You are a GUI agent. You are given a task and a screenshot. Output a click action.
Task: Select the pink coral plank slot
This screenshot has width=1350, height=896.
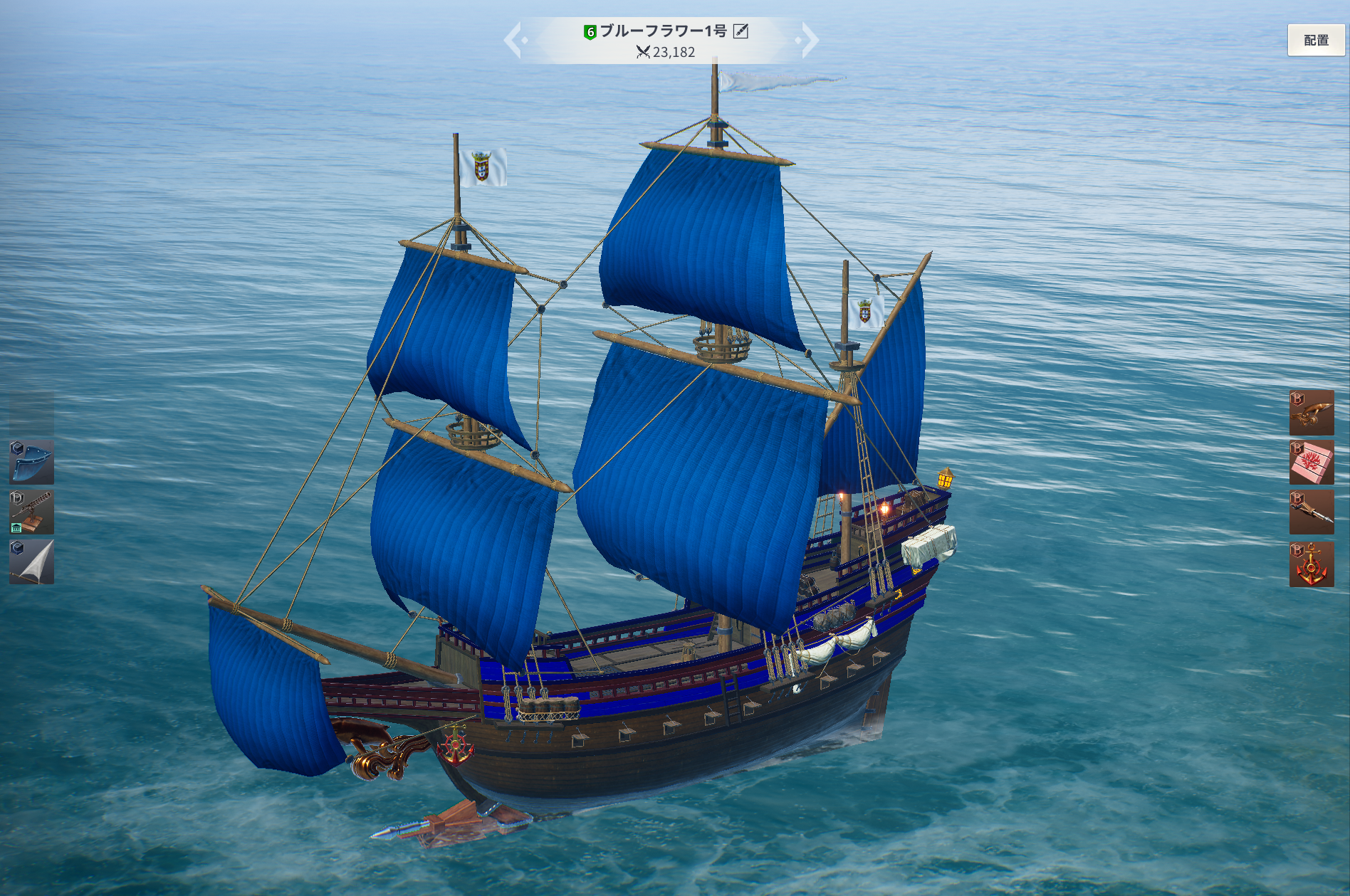1311,463
